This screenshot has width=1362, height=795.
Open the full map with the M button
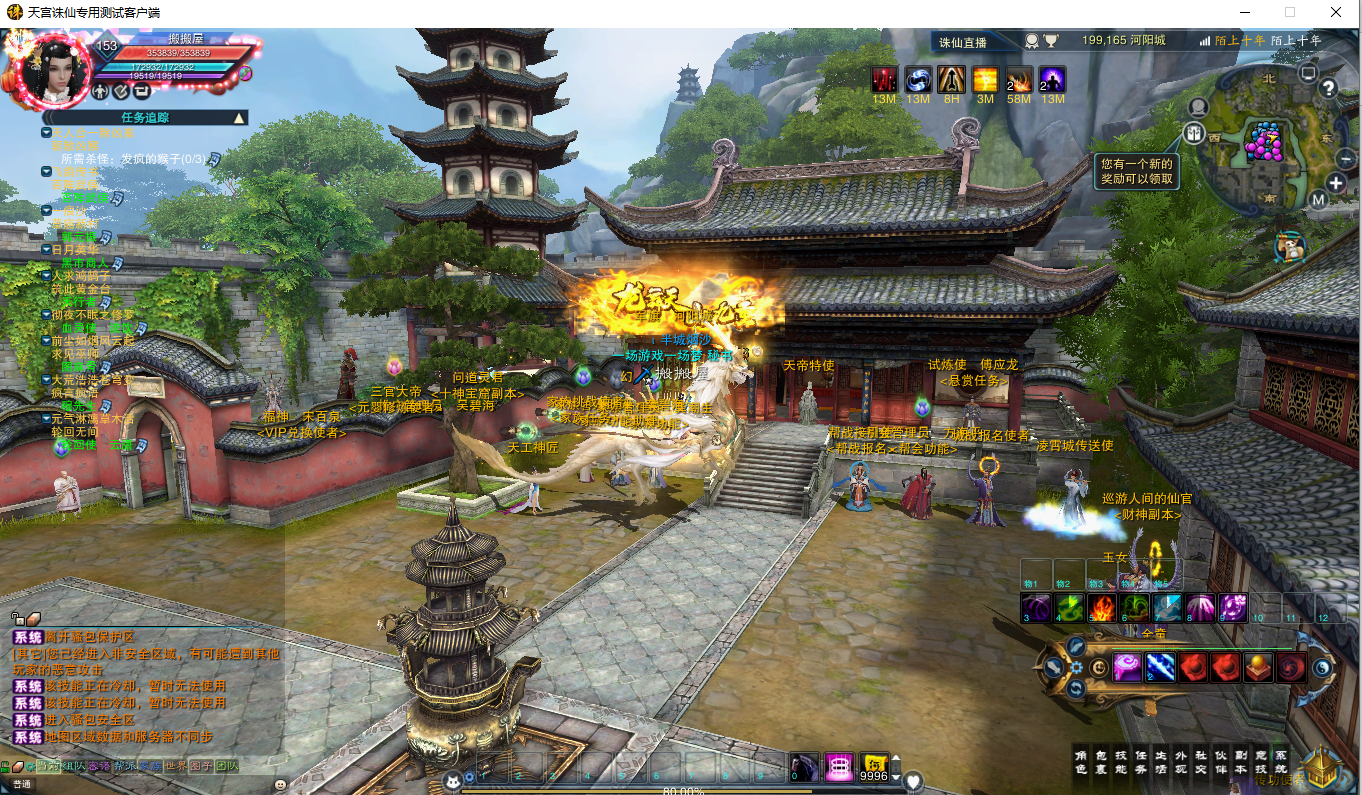[x=1318, y=200]
